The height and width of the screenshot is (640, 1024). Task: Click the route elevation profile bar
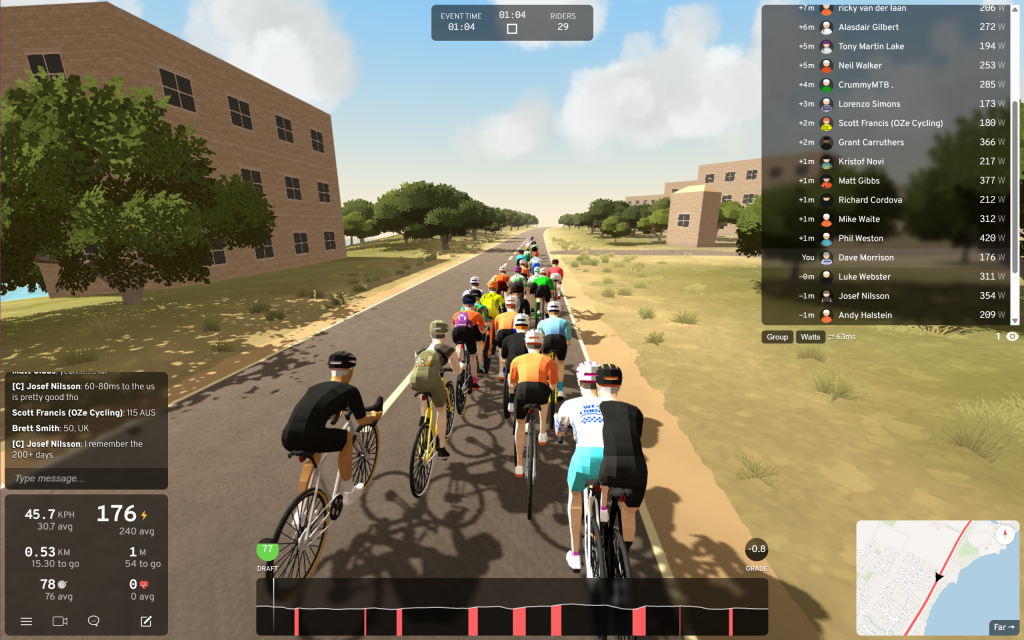point(511,607)
